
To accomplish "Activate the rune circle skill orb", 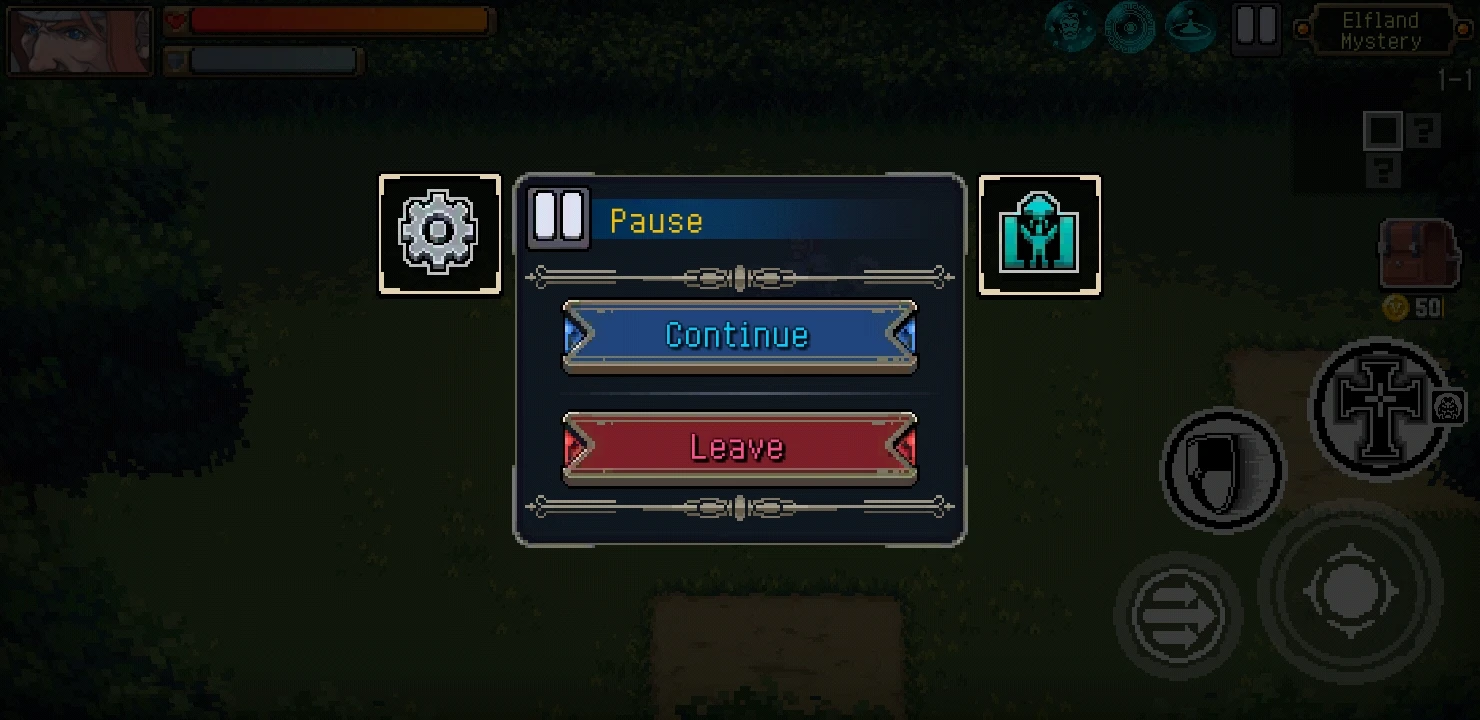I will 1129,28.
